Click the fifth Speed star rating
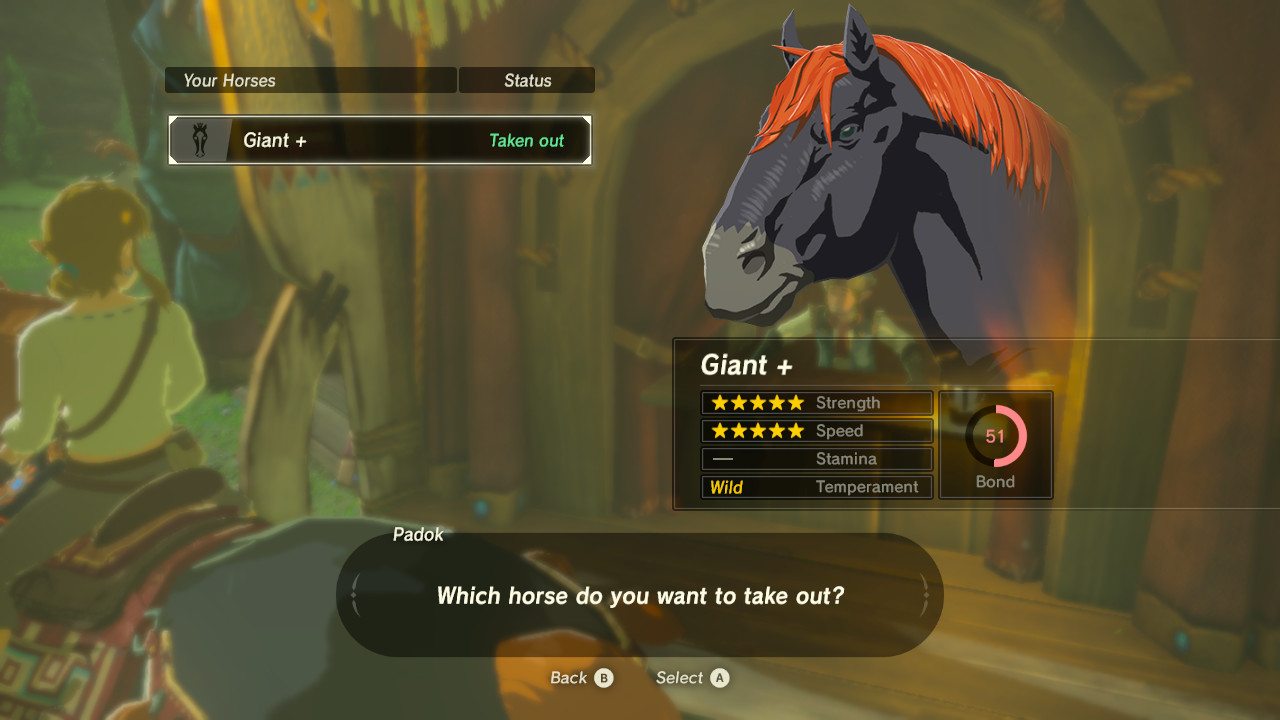 (x=796, y=430)
